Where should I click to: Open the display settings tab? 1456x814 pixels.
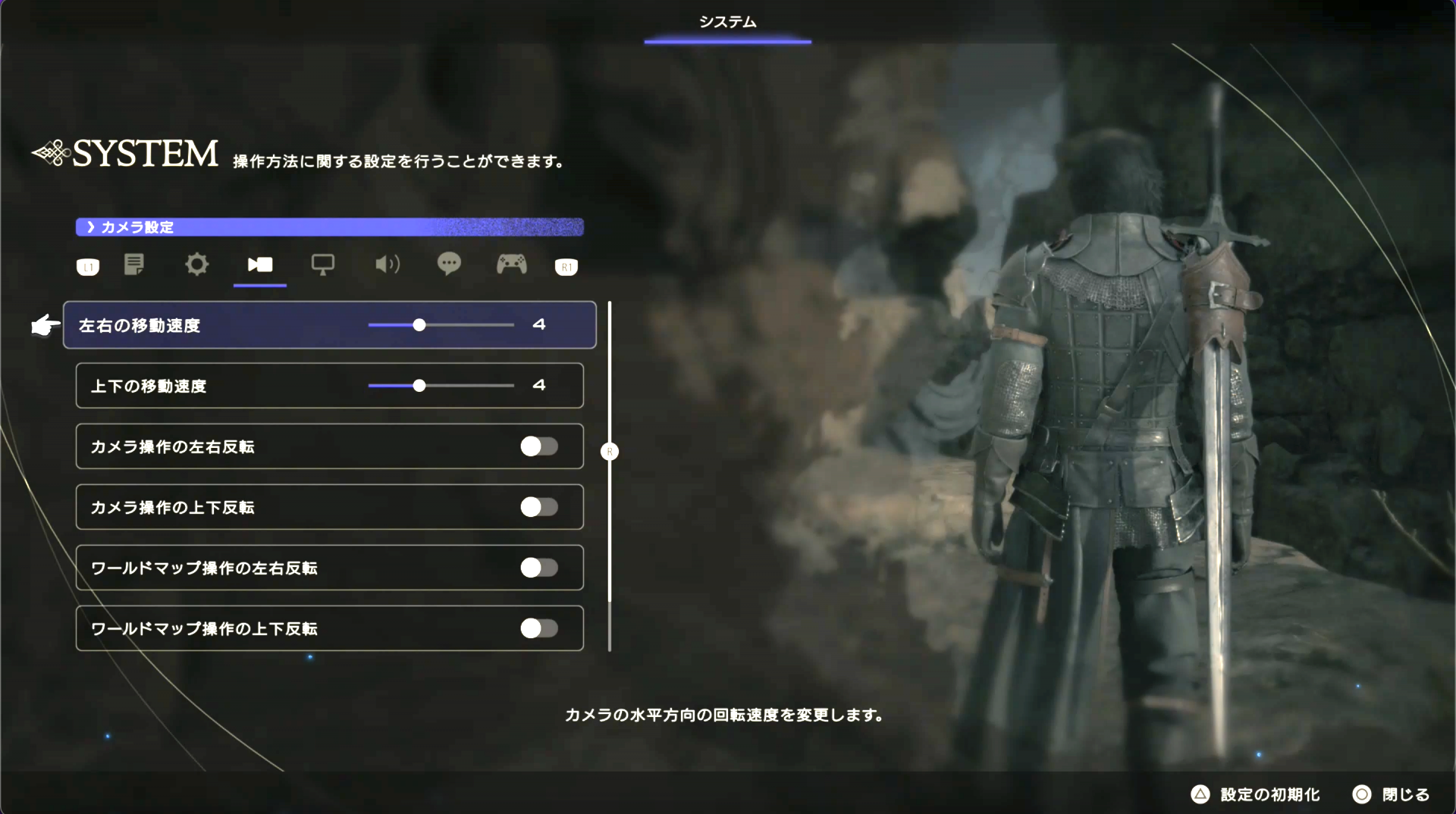click(323, 265)
